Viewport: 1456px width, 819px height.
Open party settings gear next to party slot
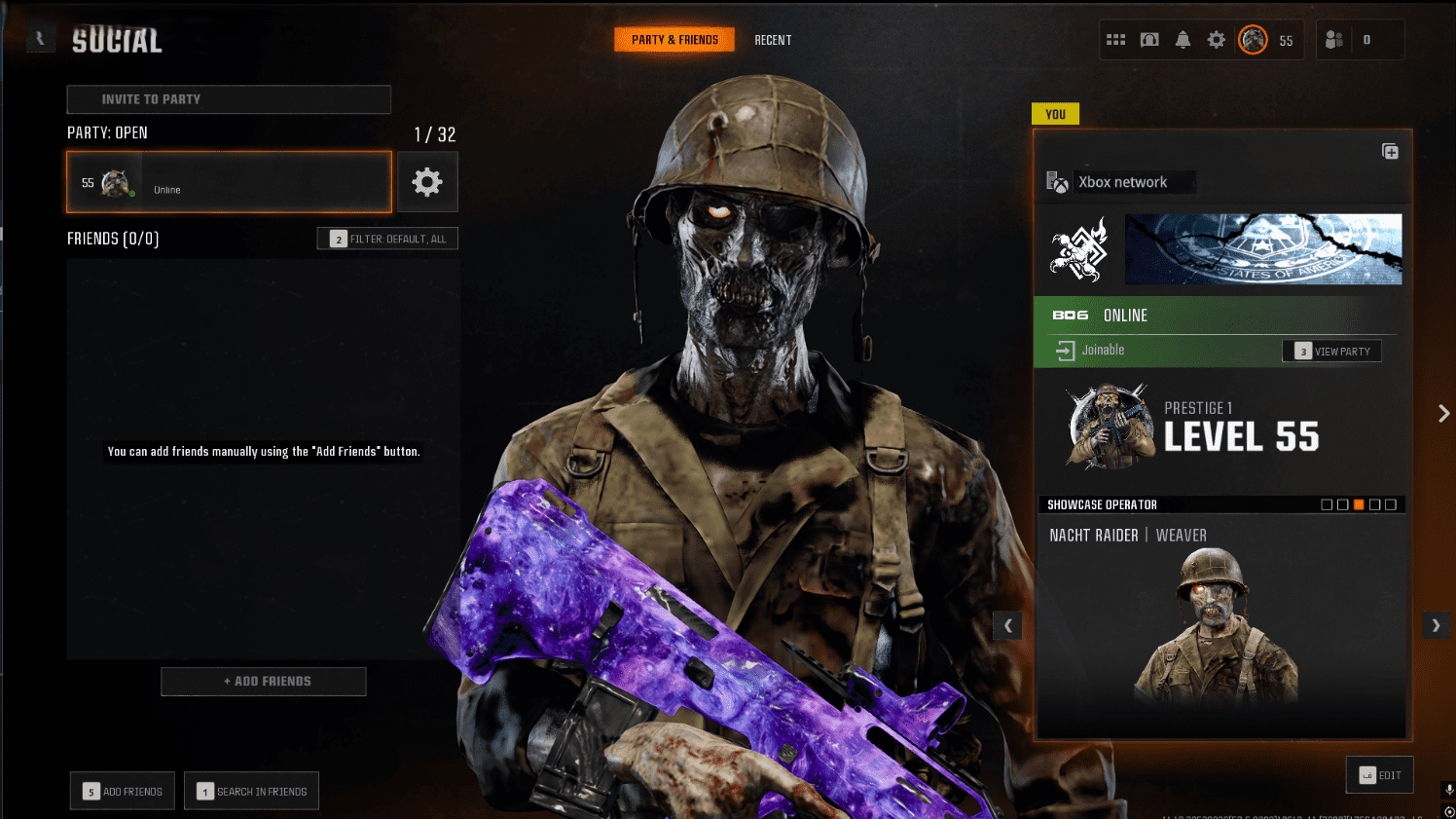tap(427, 181)
